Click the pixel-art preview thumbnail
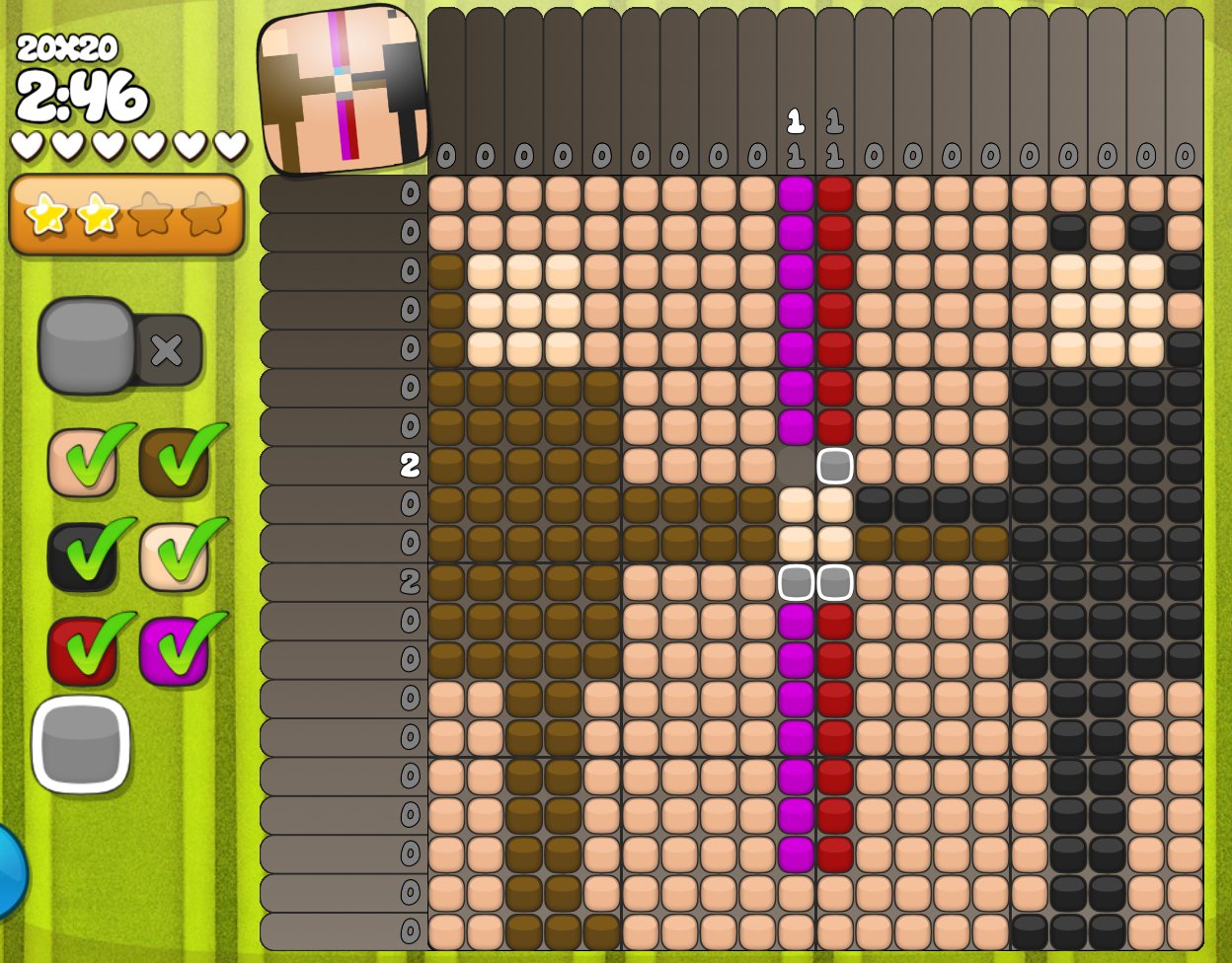The width and height of the screenshot is (1232, 963). pos(343,89)
